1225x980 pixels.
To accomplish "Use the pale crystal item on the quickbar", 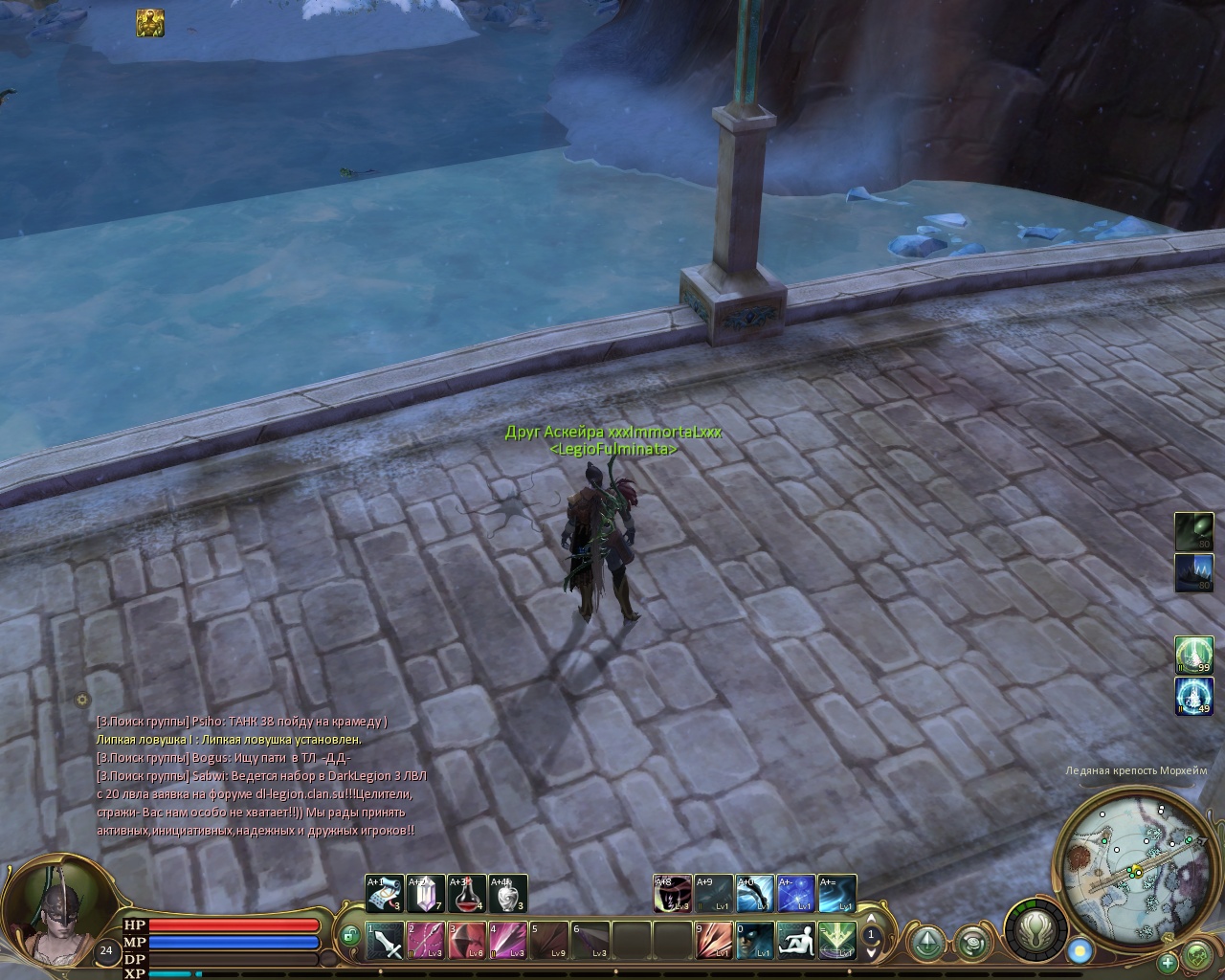I will tap(426, 894).
